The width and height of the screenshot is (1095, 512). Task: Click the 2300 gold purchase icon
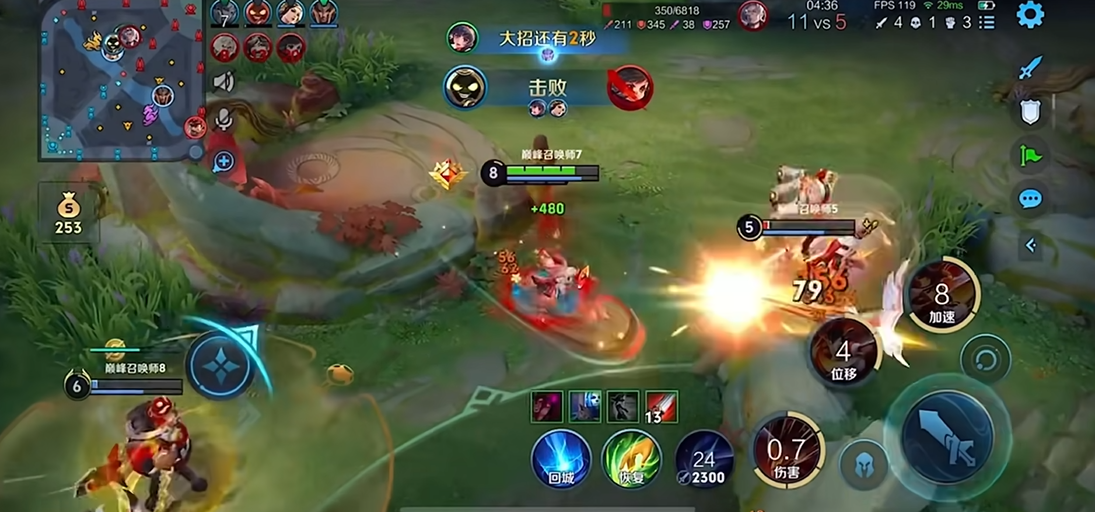coord(704,459)
